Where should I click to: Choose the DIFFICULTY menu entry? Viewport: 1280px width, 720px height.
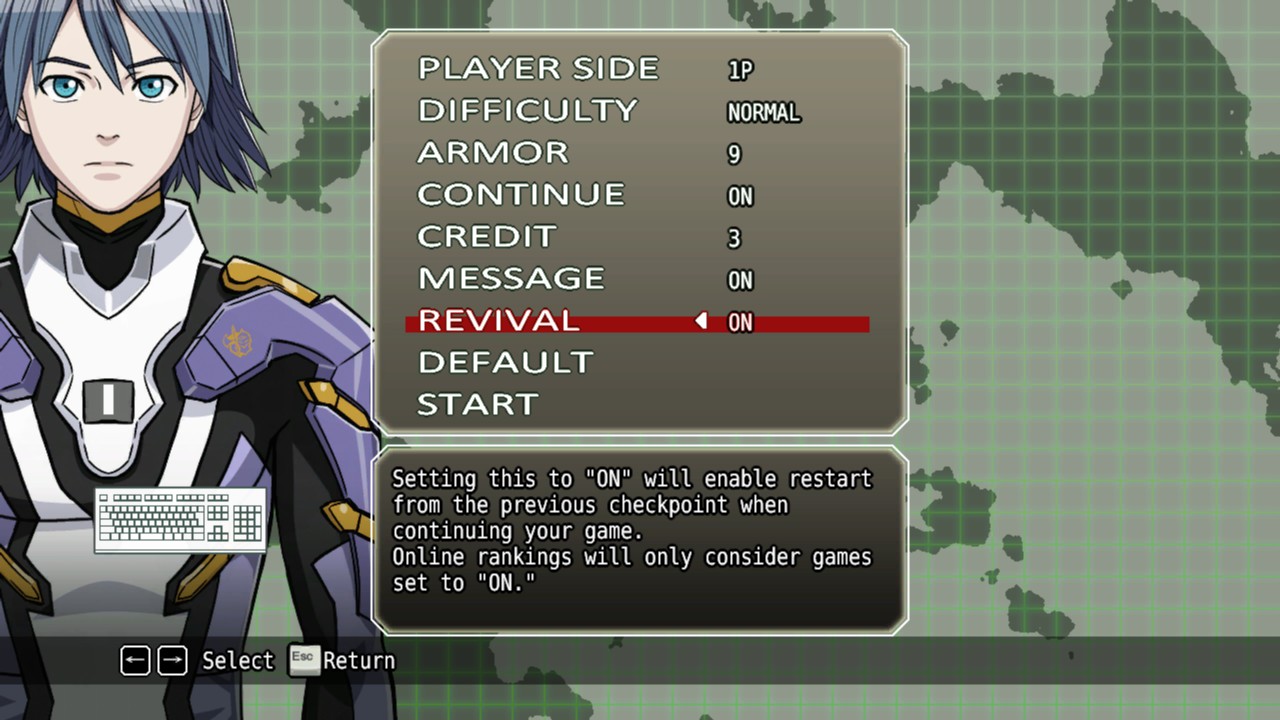[x=527, y=110]
